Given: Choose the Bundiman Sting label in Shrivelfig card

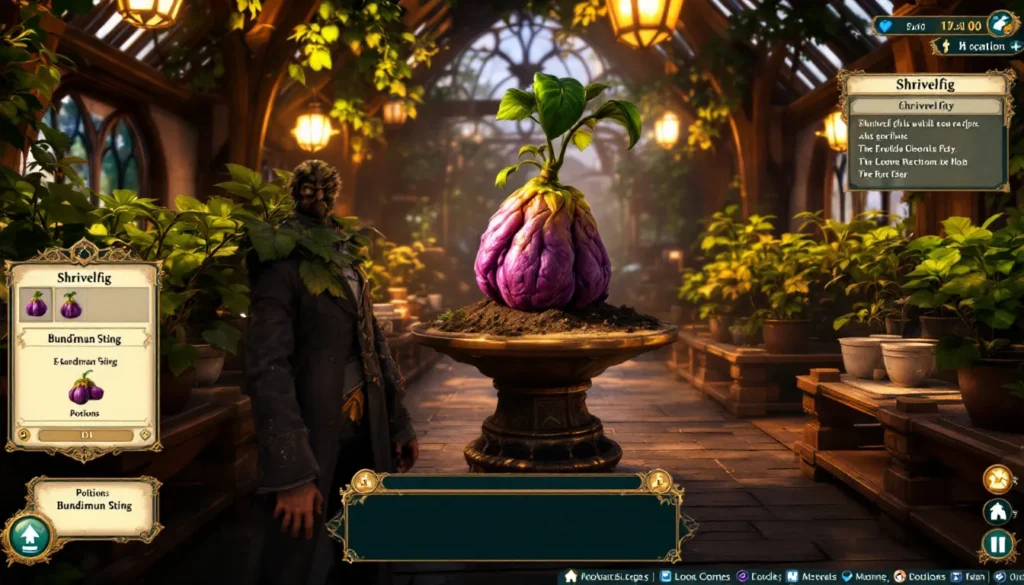Looking at the screenshot, I should pos(84,339).
